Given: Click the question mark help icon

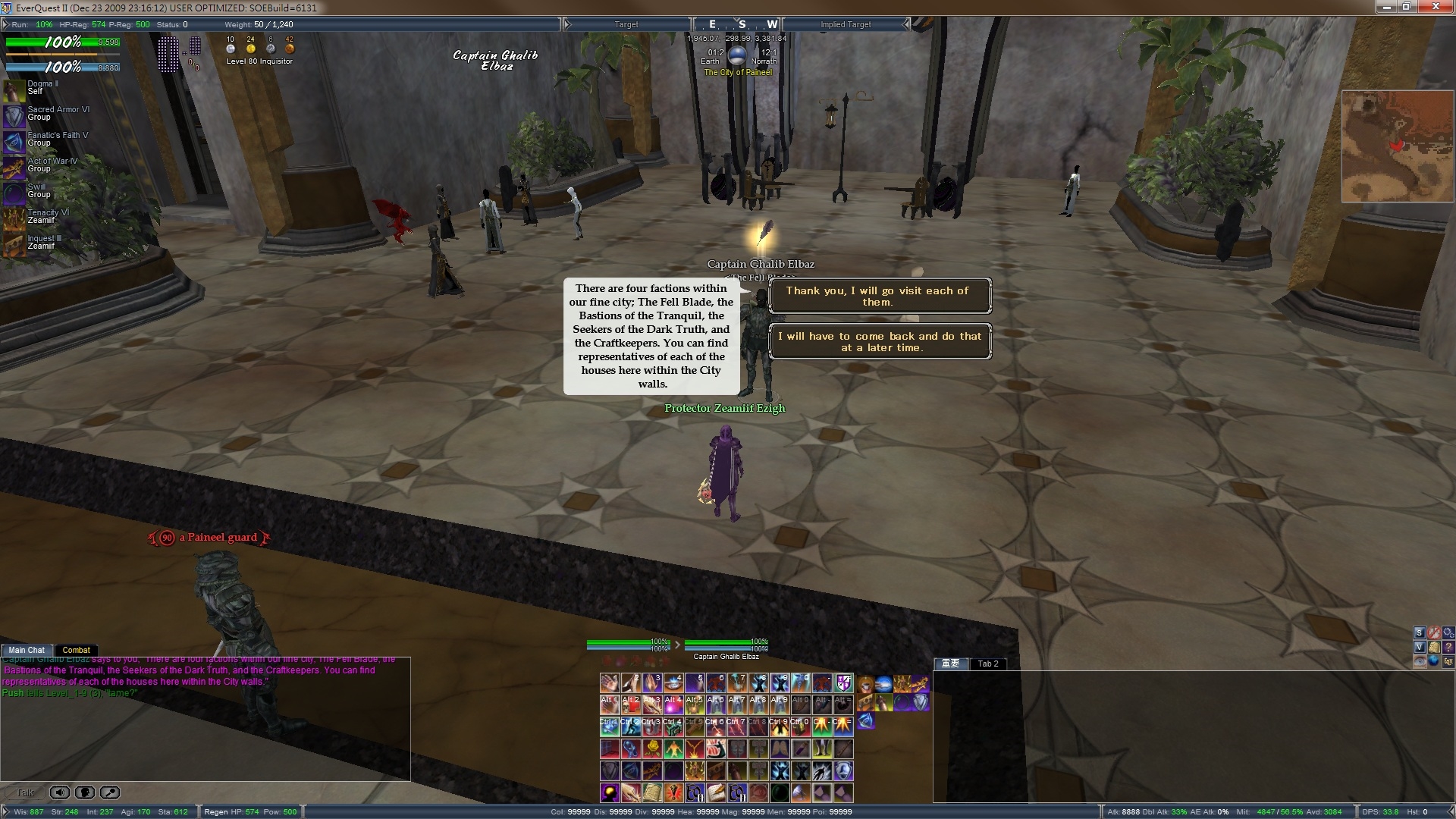Looking at the screenshot, I should pyautogui.click(x=1448, y=647).
